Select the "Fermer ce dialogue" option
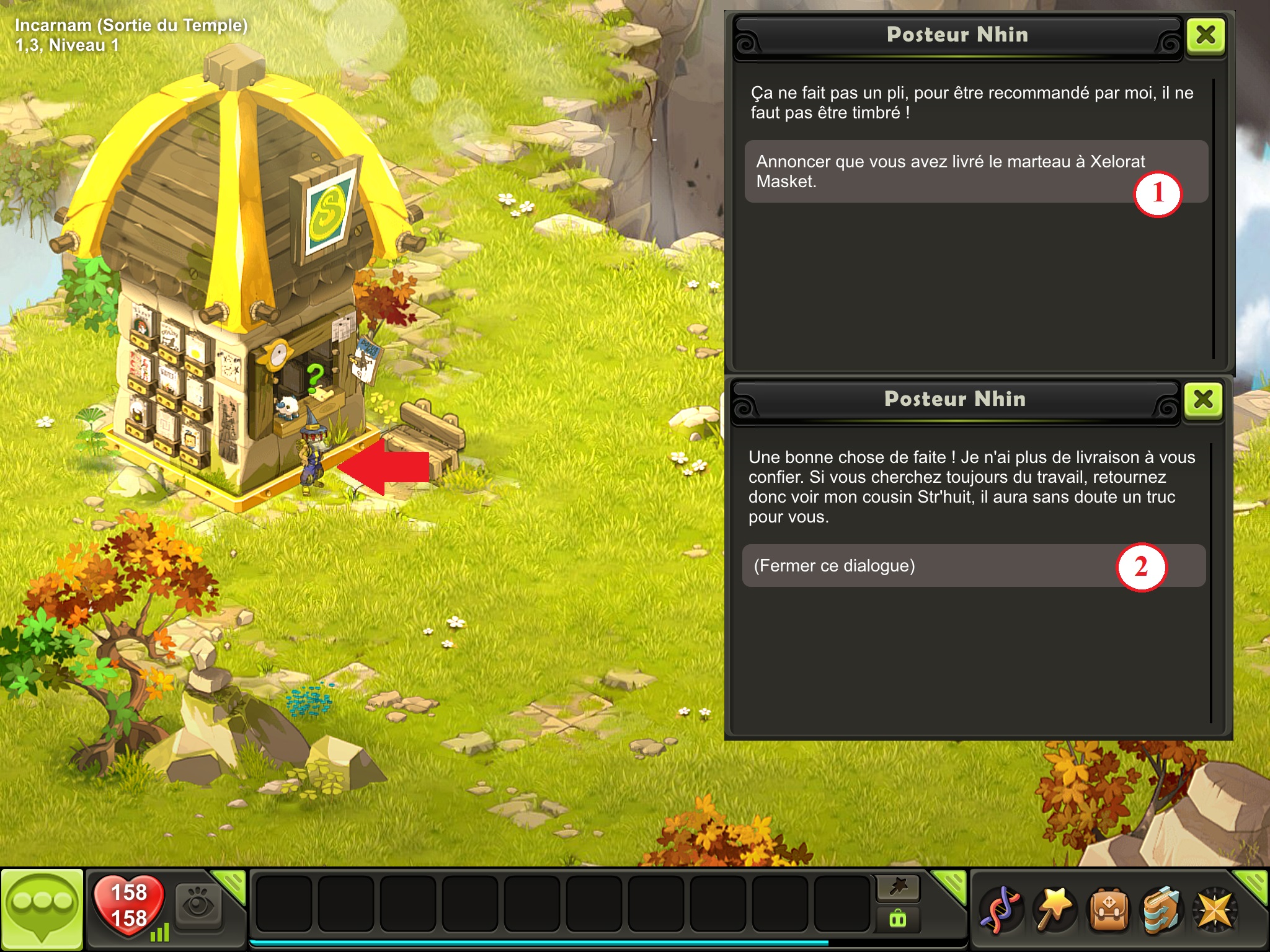Image resolution: width=1270 pixels, height=952 pixels. [x=930, y=566]
